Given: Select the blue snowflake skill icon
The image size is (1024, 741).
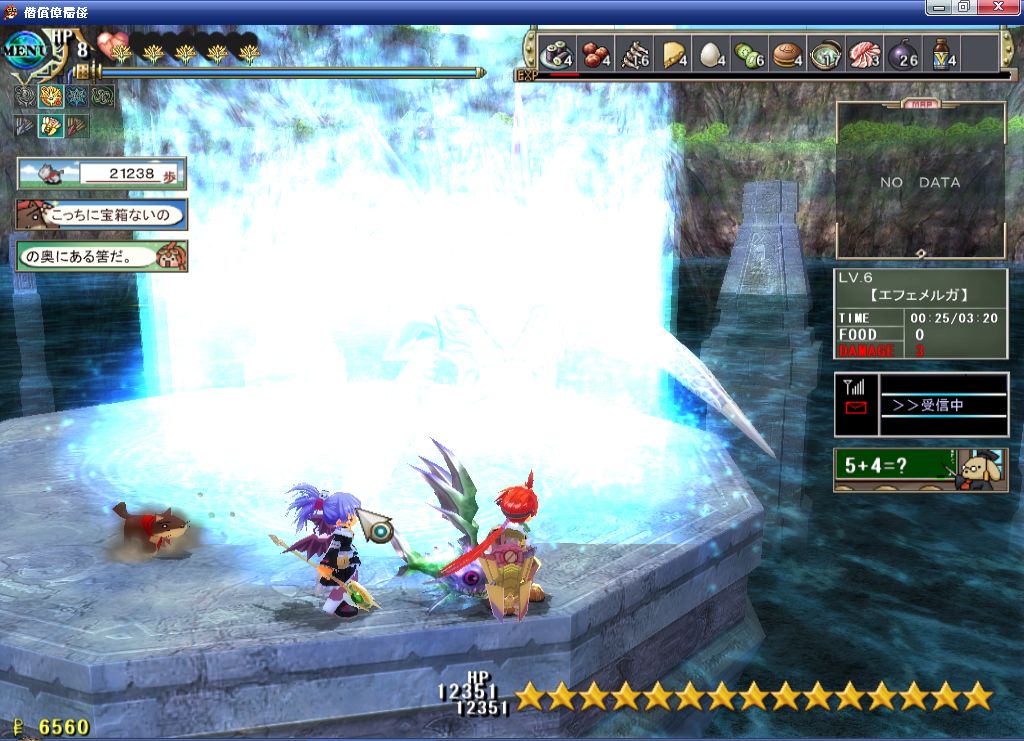Looking at the screenshot, I should pos(76,98).
